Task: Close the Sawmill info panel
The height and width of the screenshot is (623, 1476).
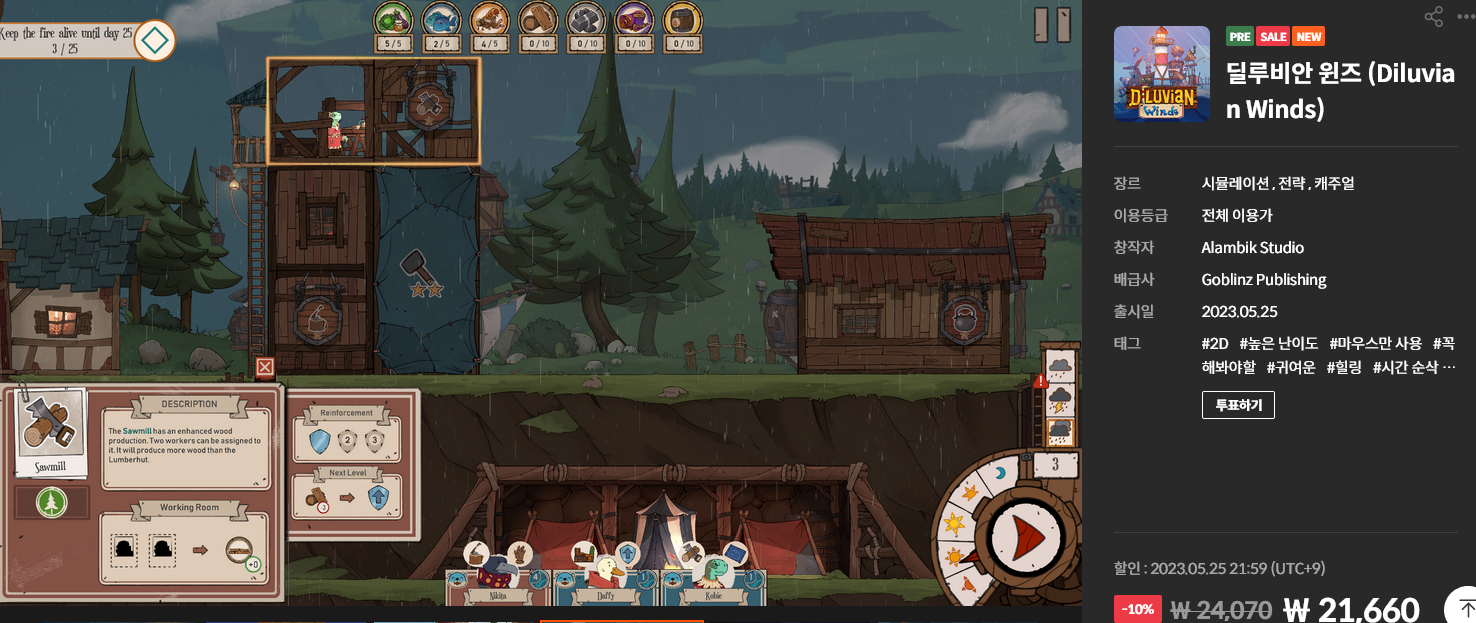Action: coord(265,367)
